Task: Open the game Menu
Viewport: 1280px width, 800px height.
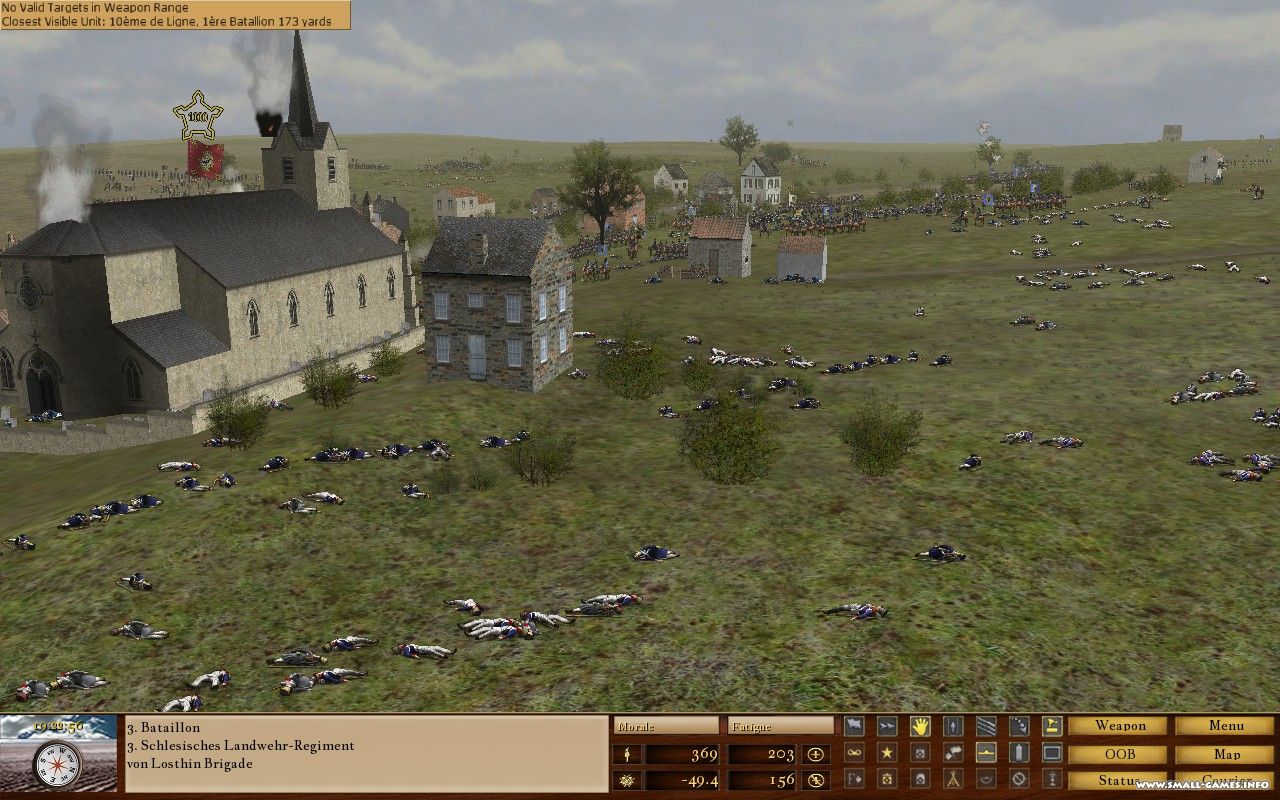Action: (x=1225, y=726)
